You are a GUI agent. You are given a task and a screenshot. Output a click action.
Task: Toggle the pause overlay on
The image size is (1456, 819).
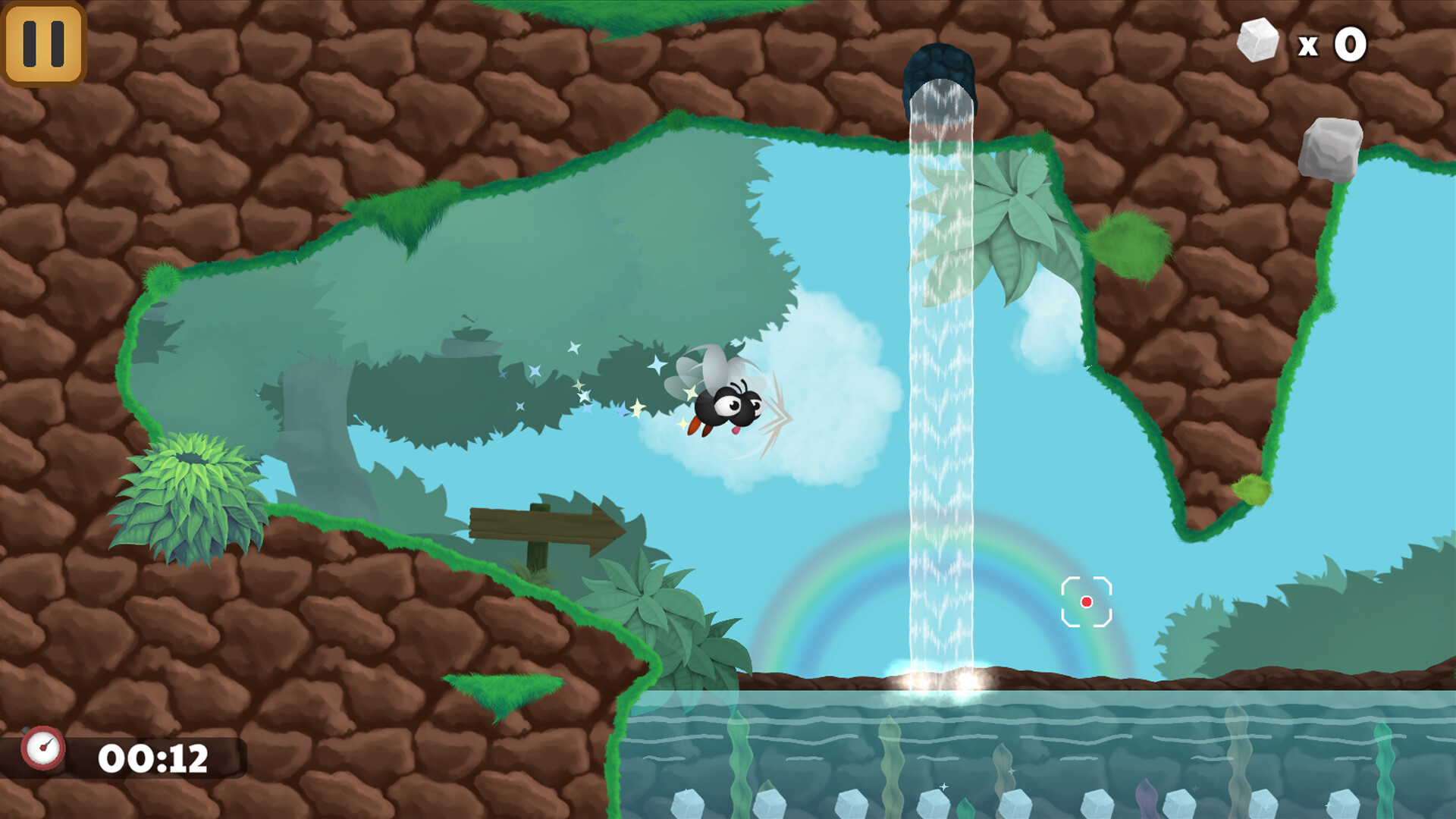coord(43,43)
